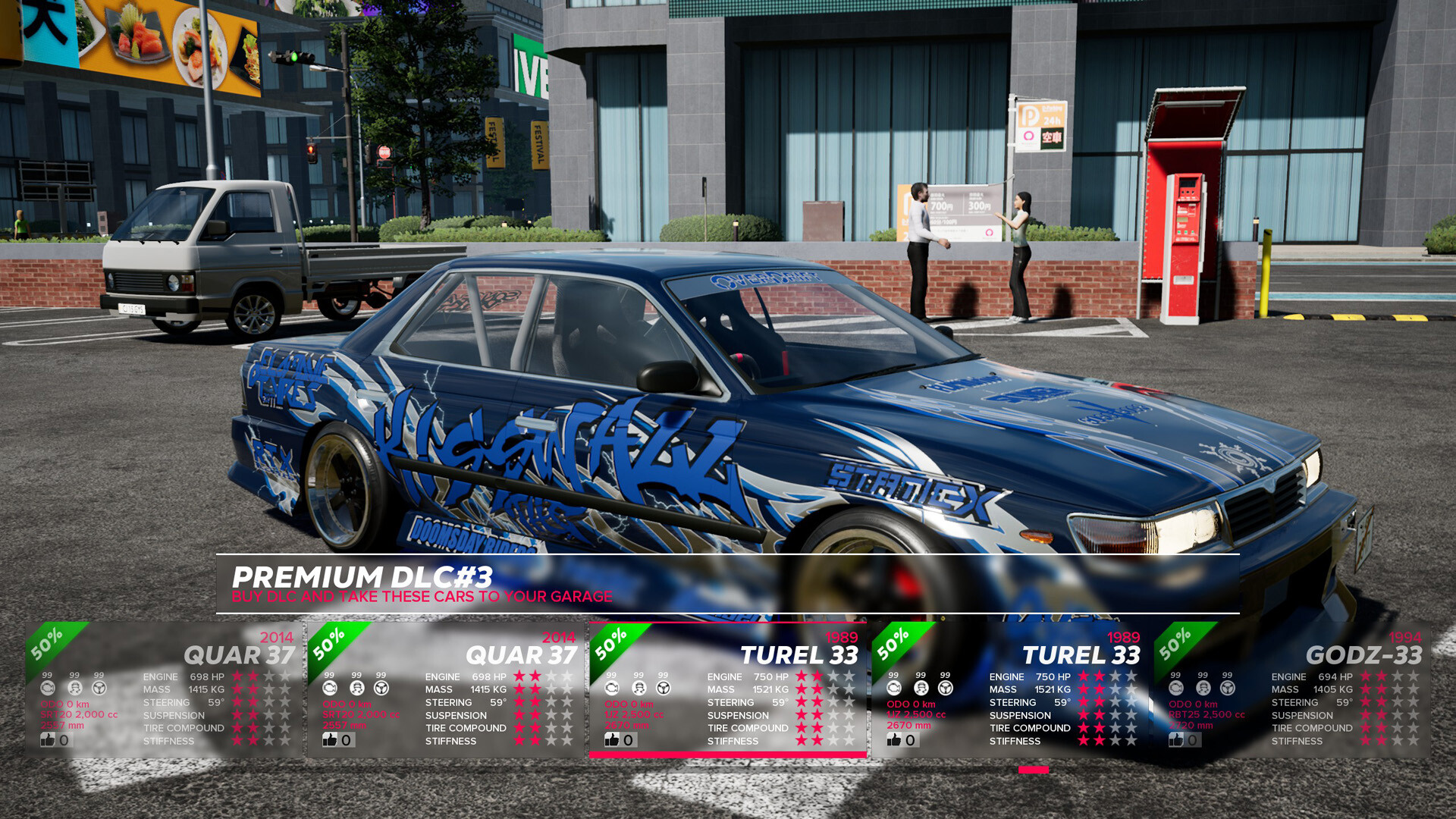Click the driver helmet icon on leftmost QUAR 37 card
Image resolution: width=1456 pixels, height=819 pixels.
click(x=74, y=687)
